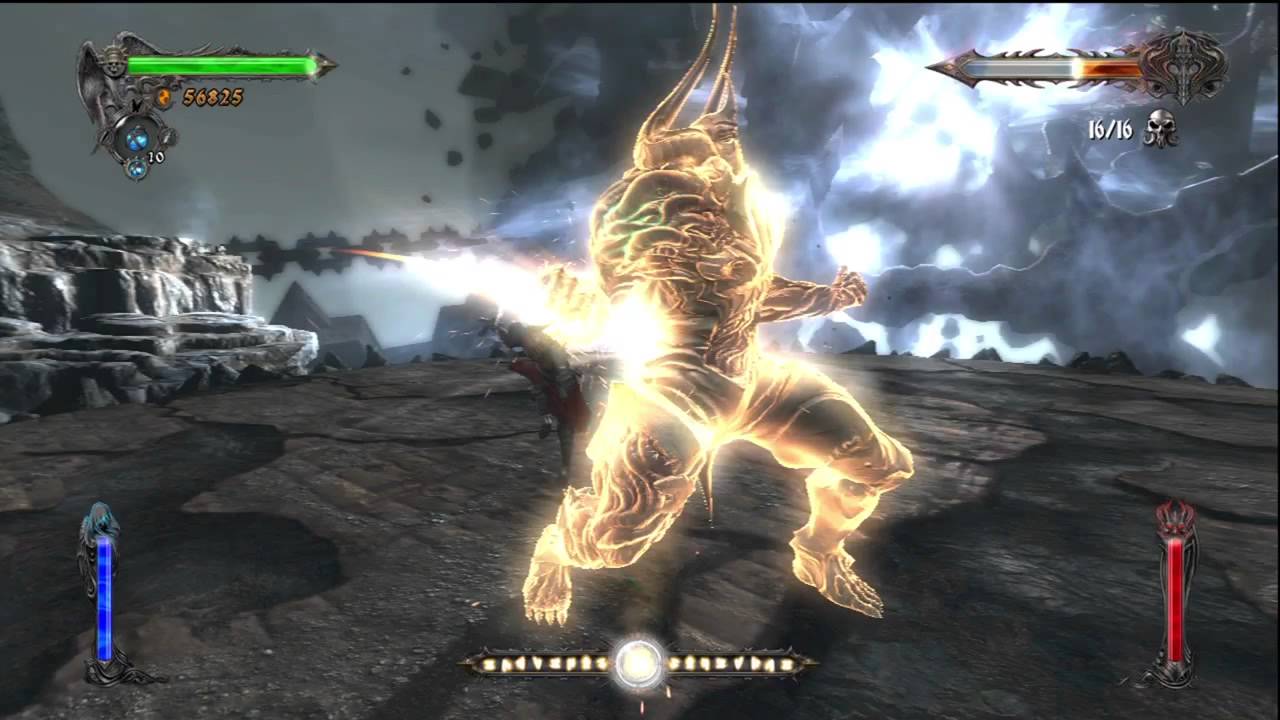Image resolution: width=1280 pixels, height=720 pixels.
Task: Click the glowing focus orb
Action: tap(639, 662)
